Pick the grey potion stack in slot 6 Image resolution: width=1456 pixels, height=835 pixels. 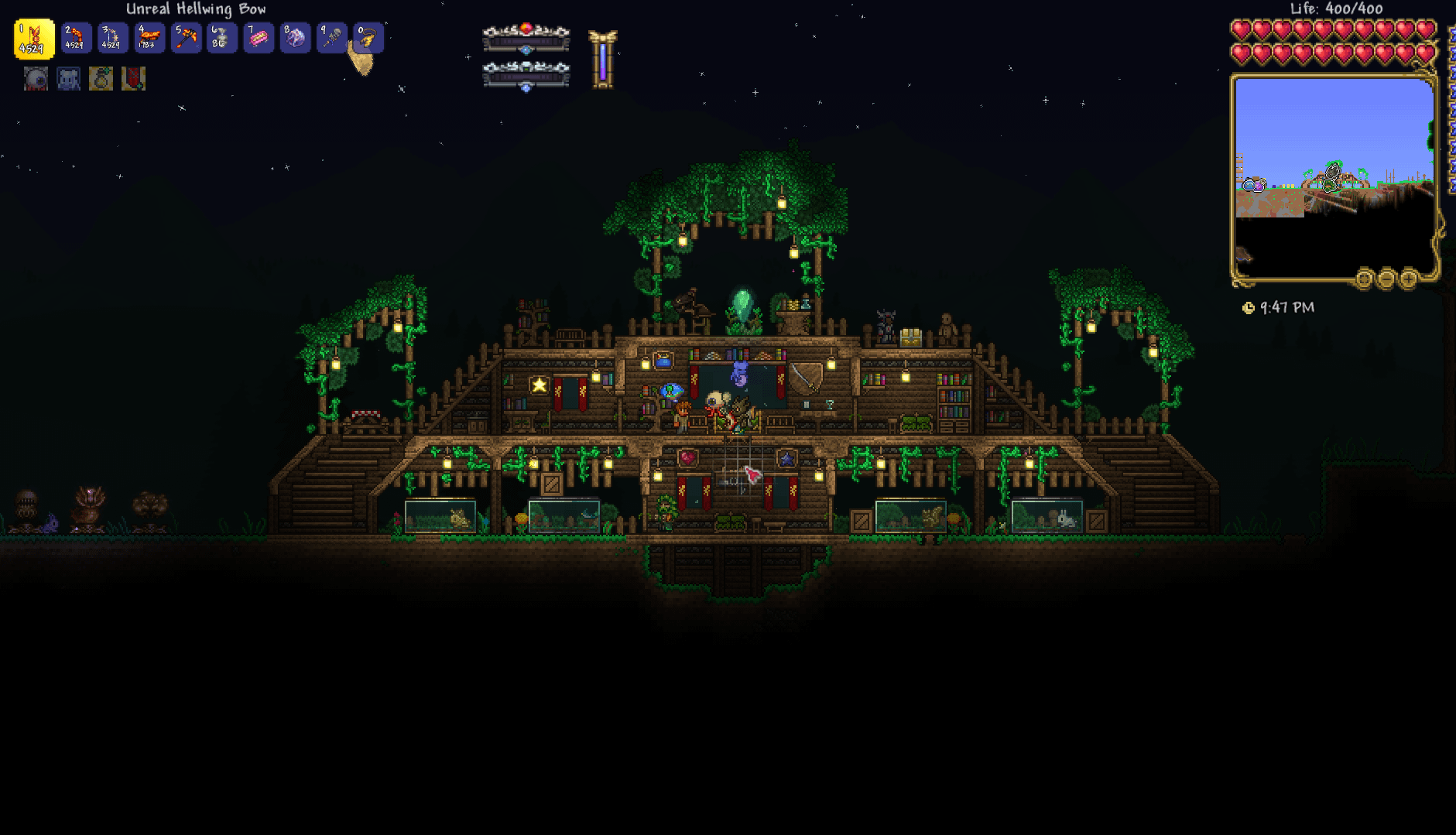tap(222, 38)
